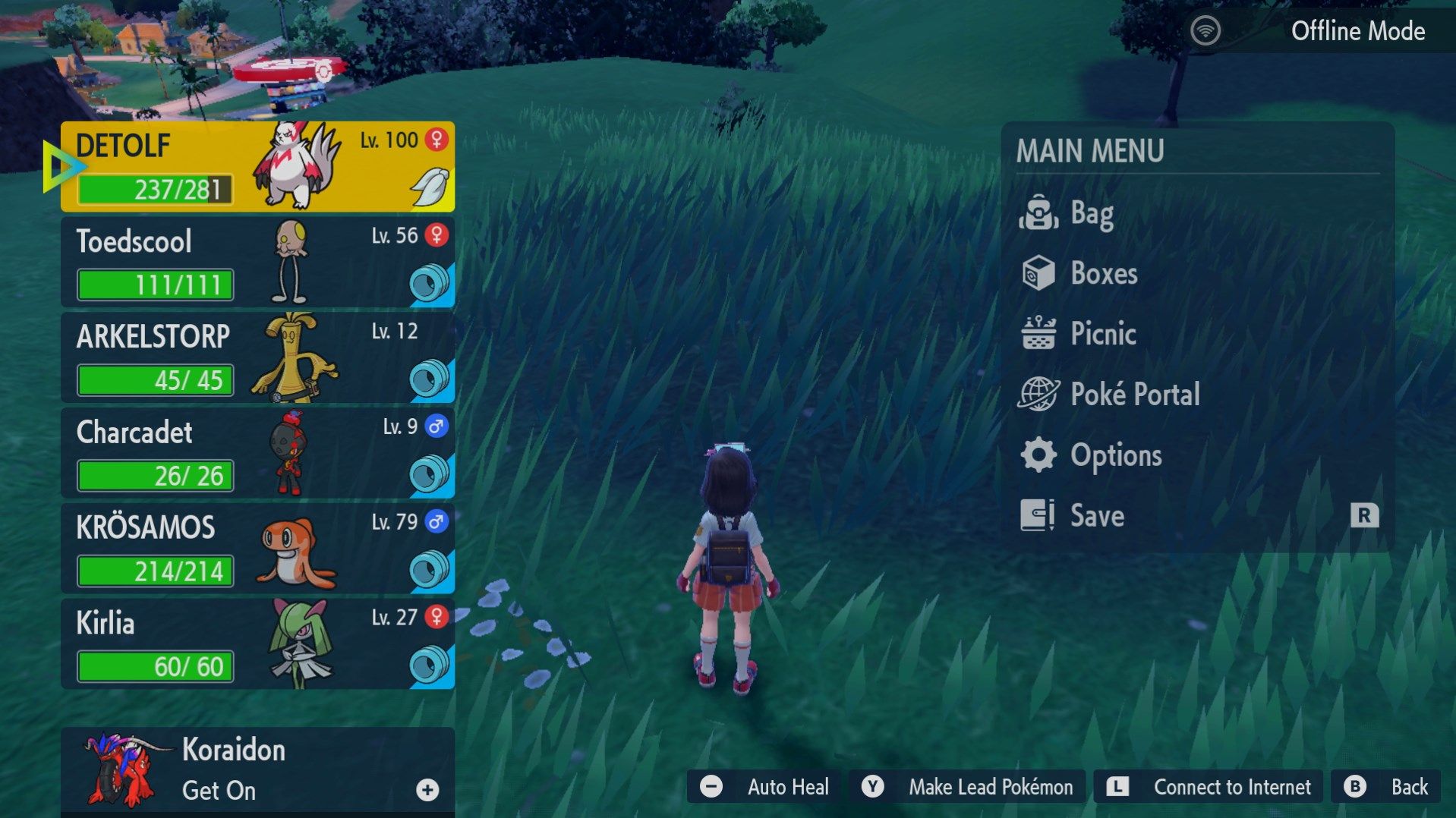The image size is (1456, 818).
Task: Open Options via the gear icon
Action: [1039, 455]
